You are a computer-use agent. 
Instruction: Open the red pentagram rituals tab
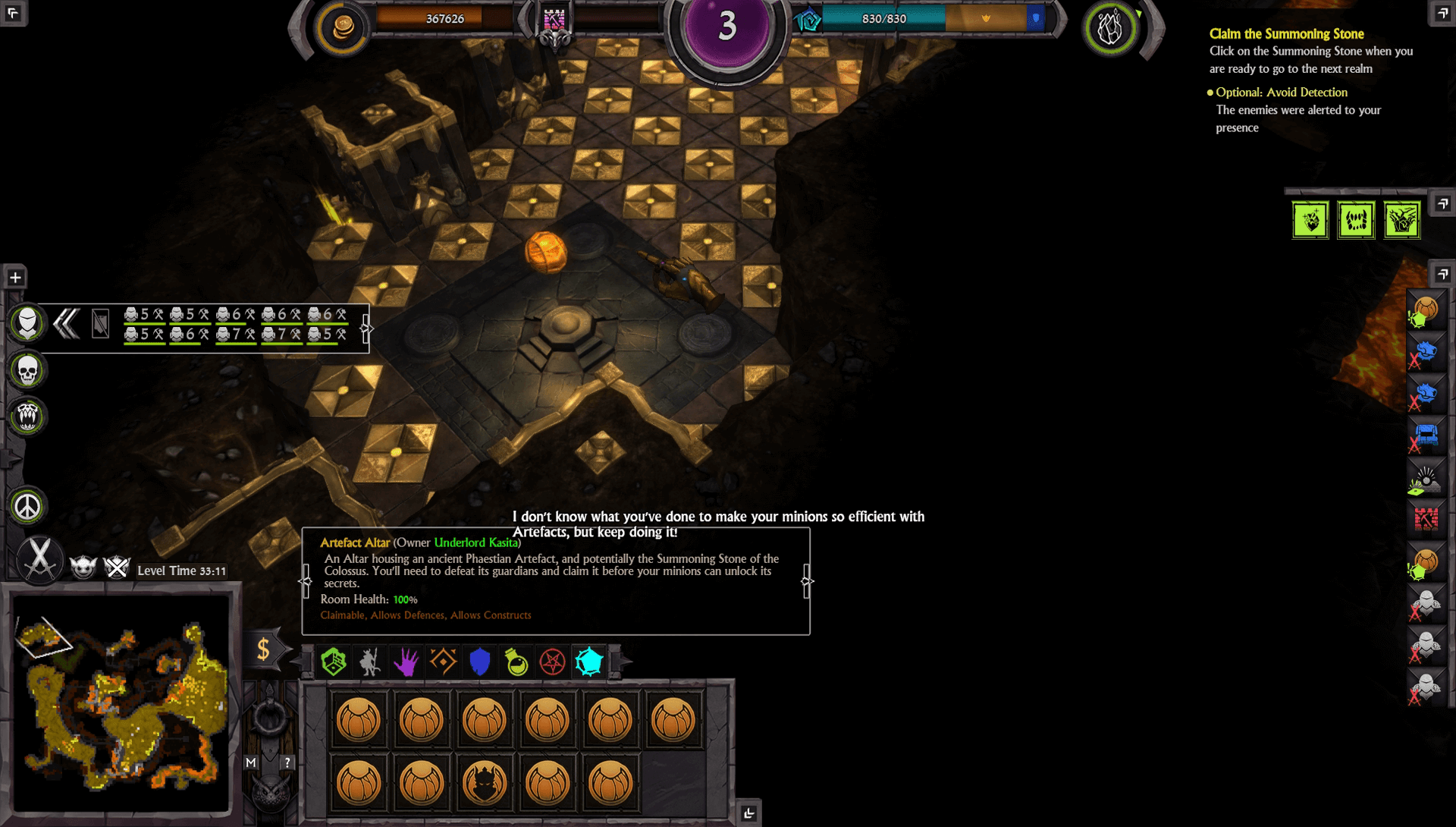point(553,662)
